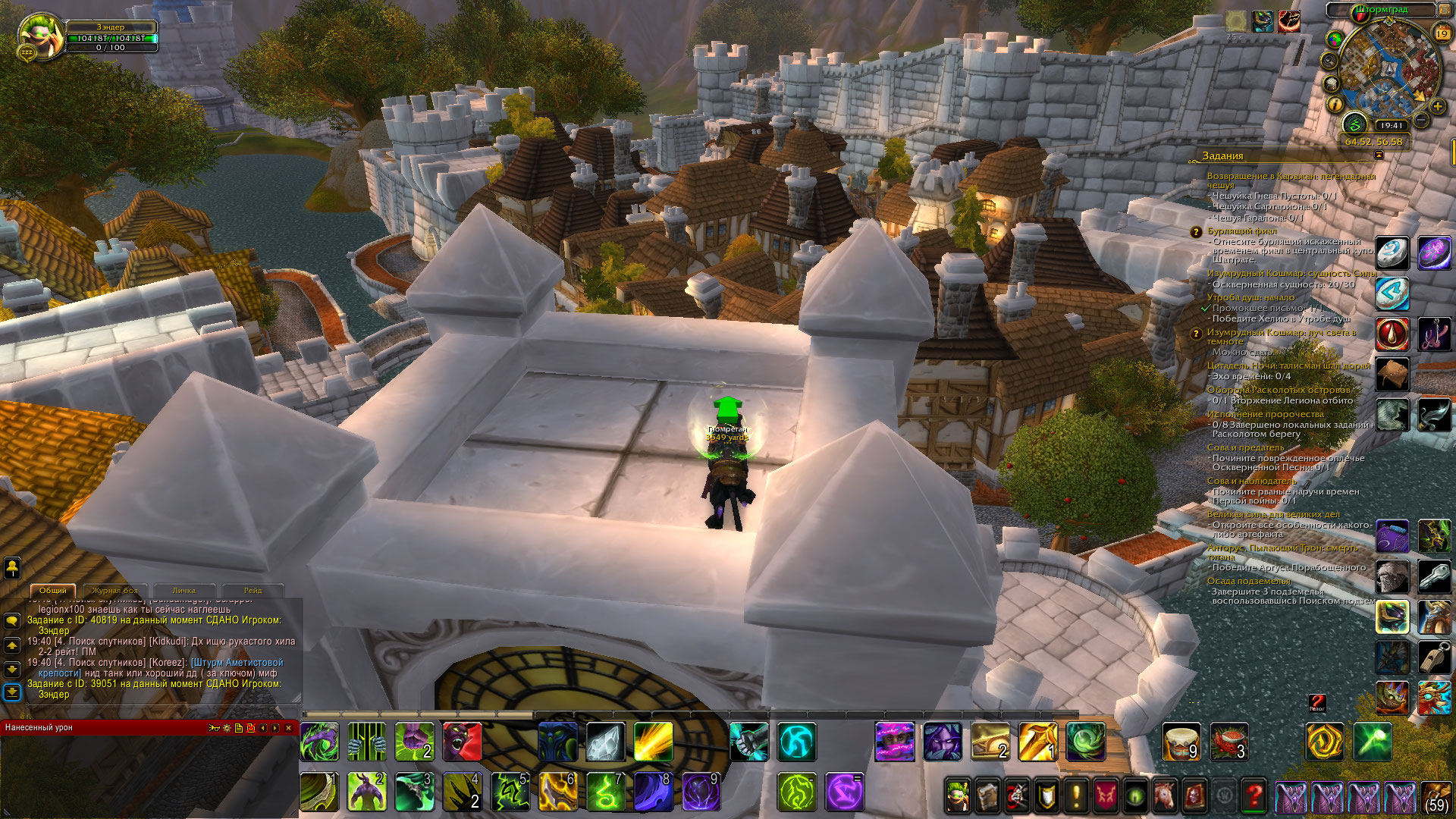Screen dimensions: 1456x819
Task: Zoom out the minimap with minus button
Action: click(x=1421, y=120)
